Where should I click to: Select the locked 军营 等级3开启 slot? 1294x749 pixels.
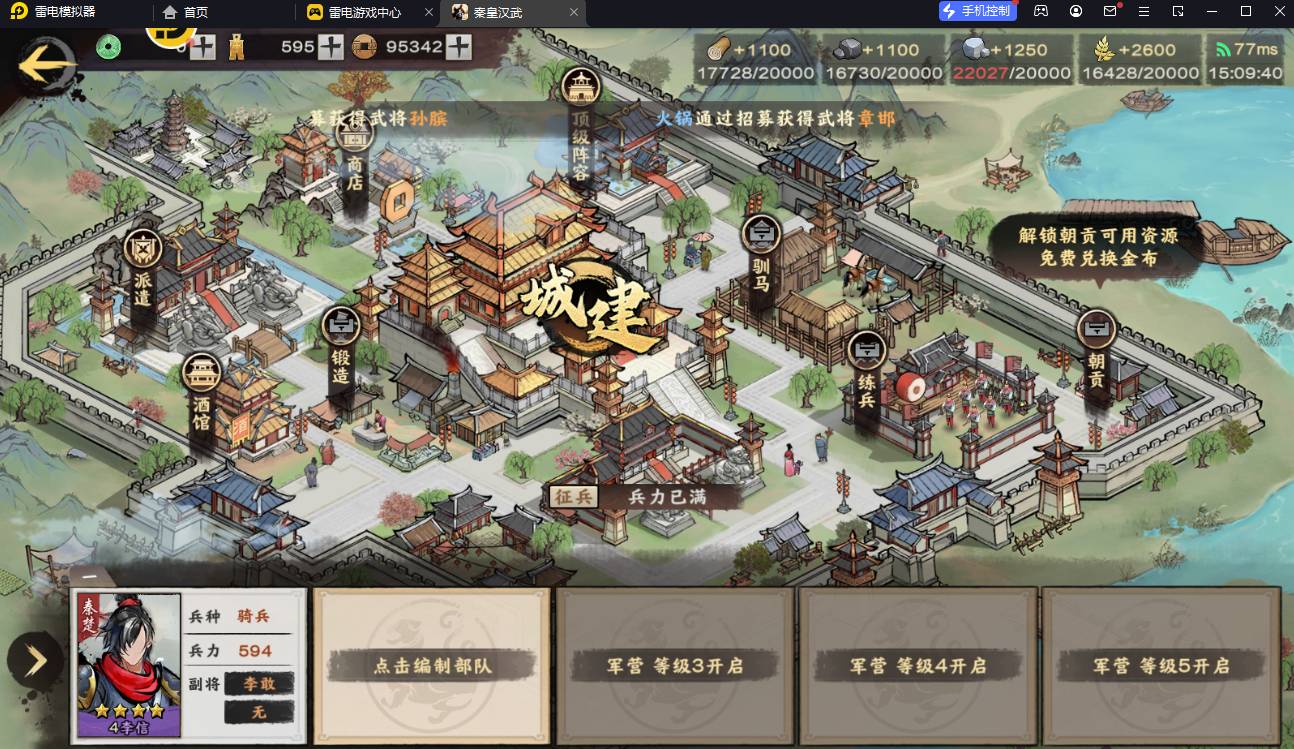click(x=675, y=665)
